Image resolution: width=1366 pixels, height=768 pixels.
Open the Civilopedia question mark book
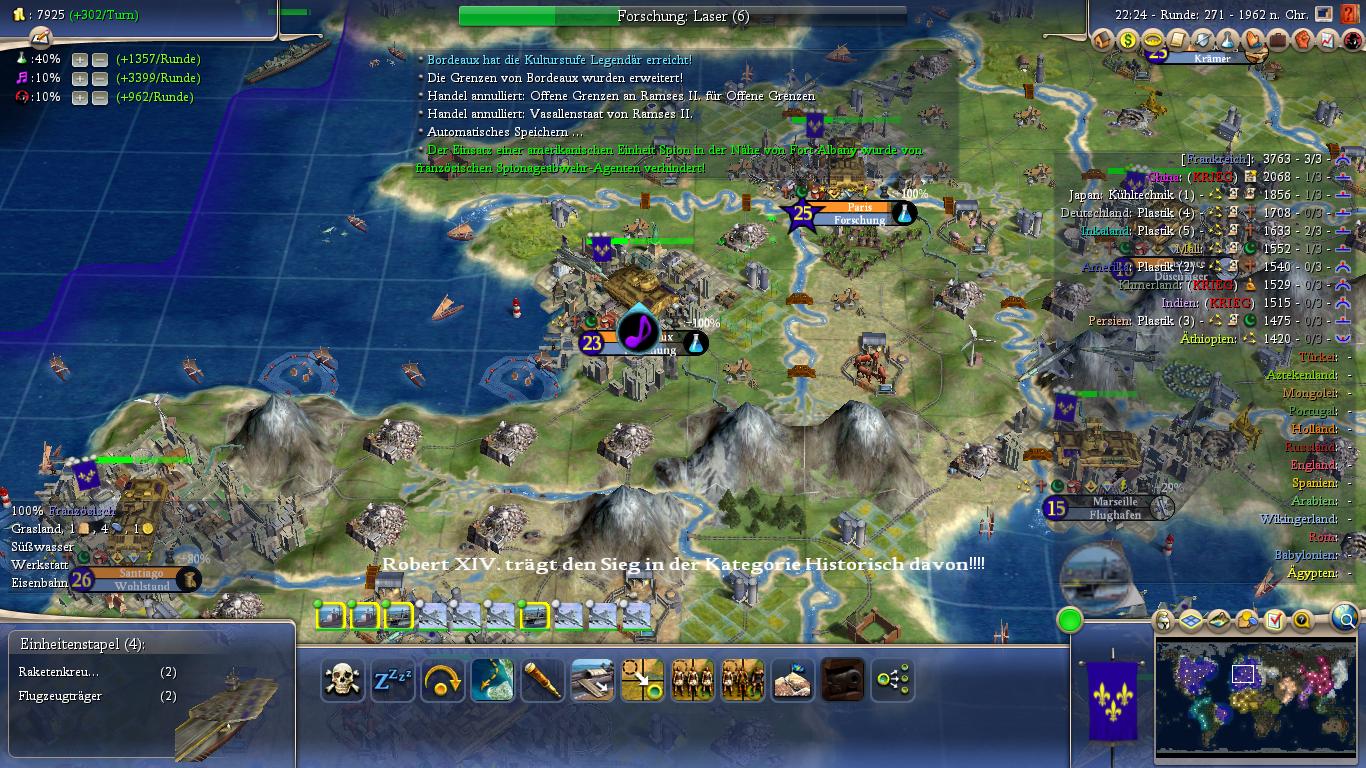coord(1353,14)
